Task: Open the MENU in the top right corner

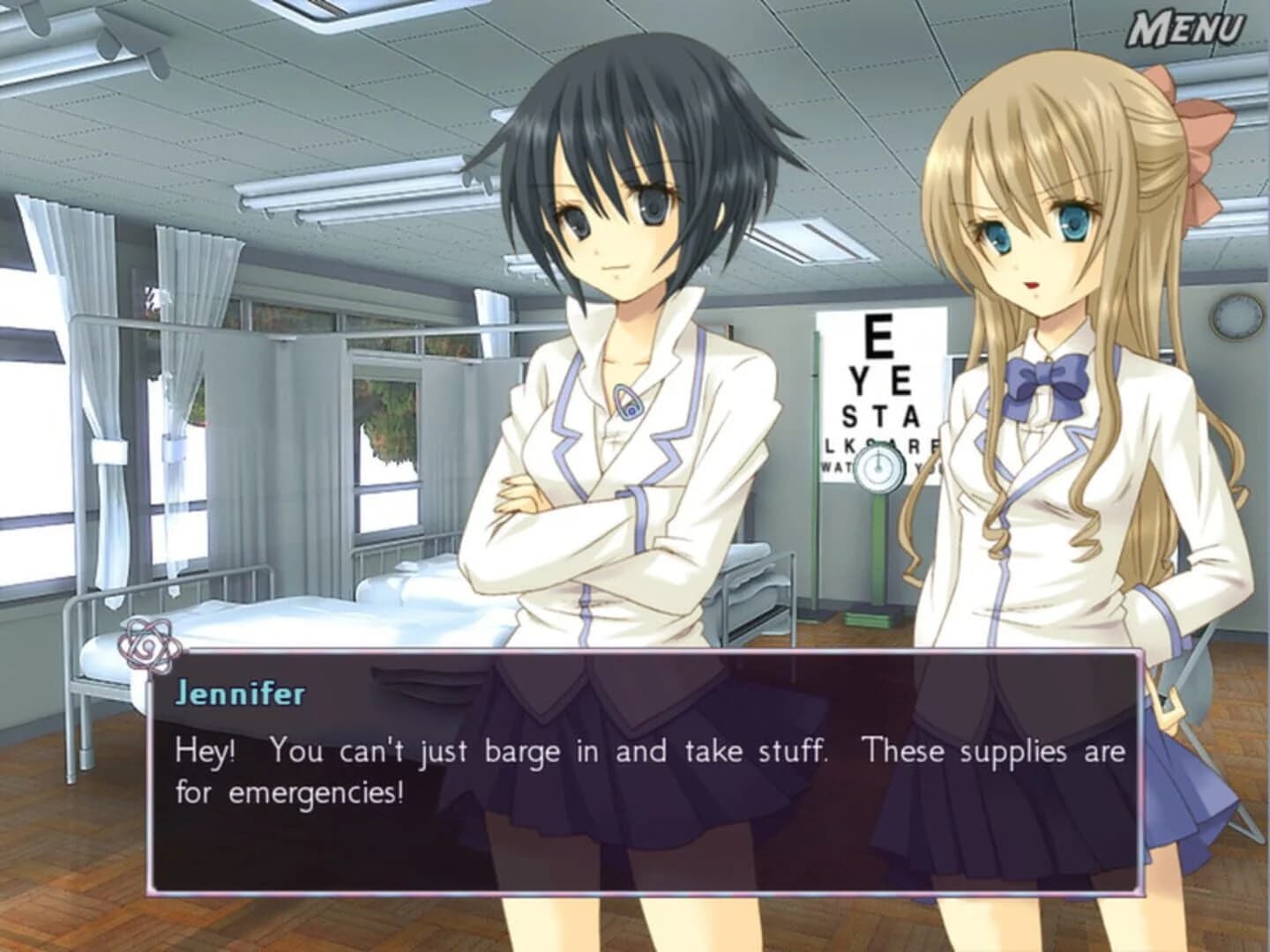Action: point(1190,26)
